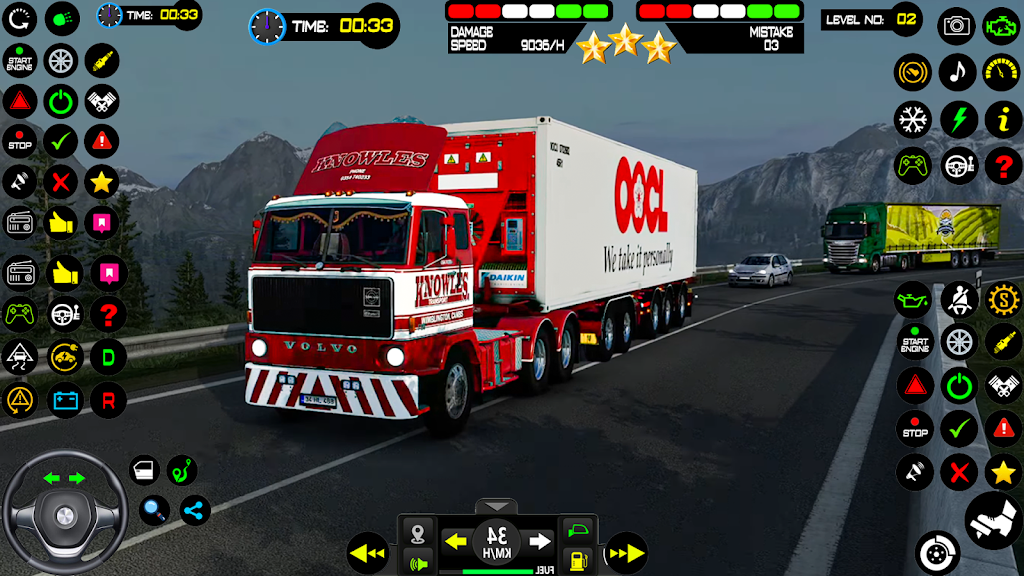
Task: Fasten the seatbelt icon
Action: click(958, 299)
